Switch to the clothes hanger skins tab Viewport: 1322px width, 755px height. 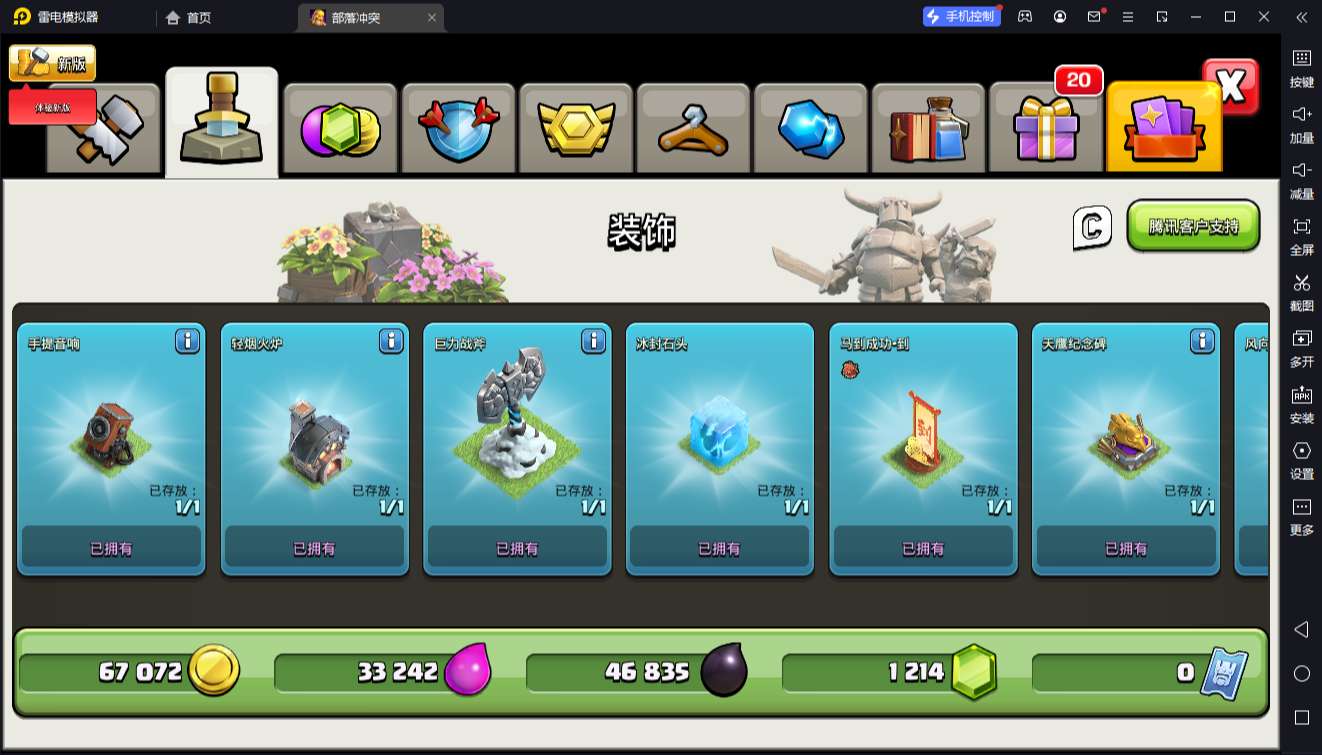pos(692,129)
